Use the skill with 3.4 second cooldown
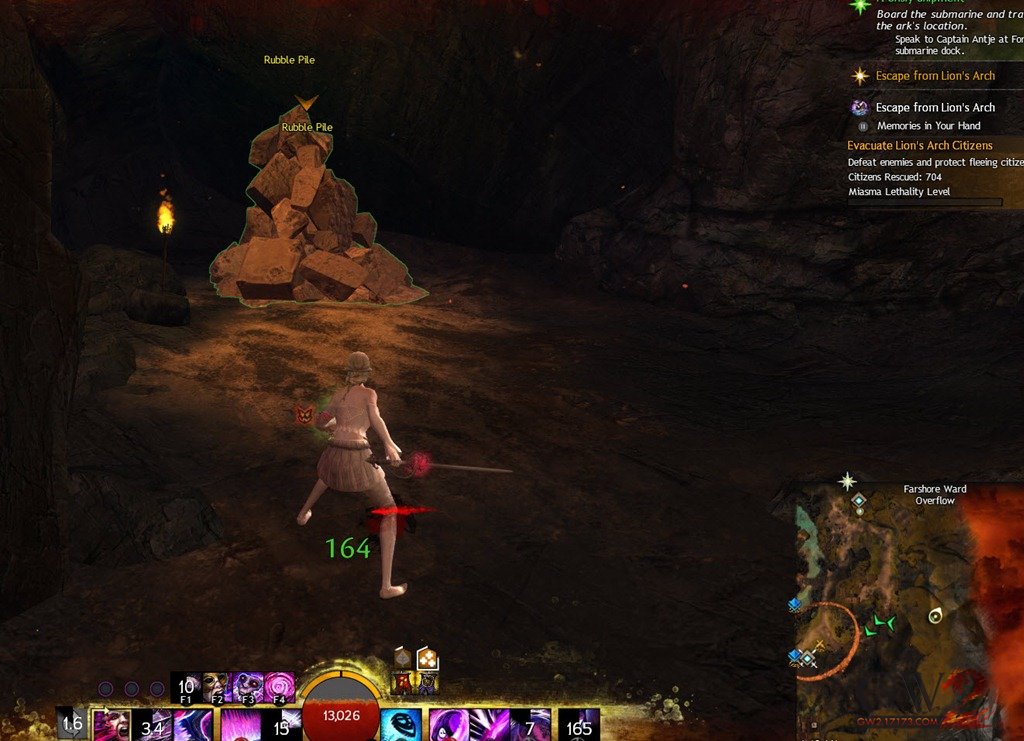 tap(152, 725)
